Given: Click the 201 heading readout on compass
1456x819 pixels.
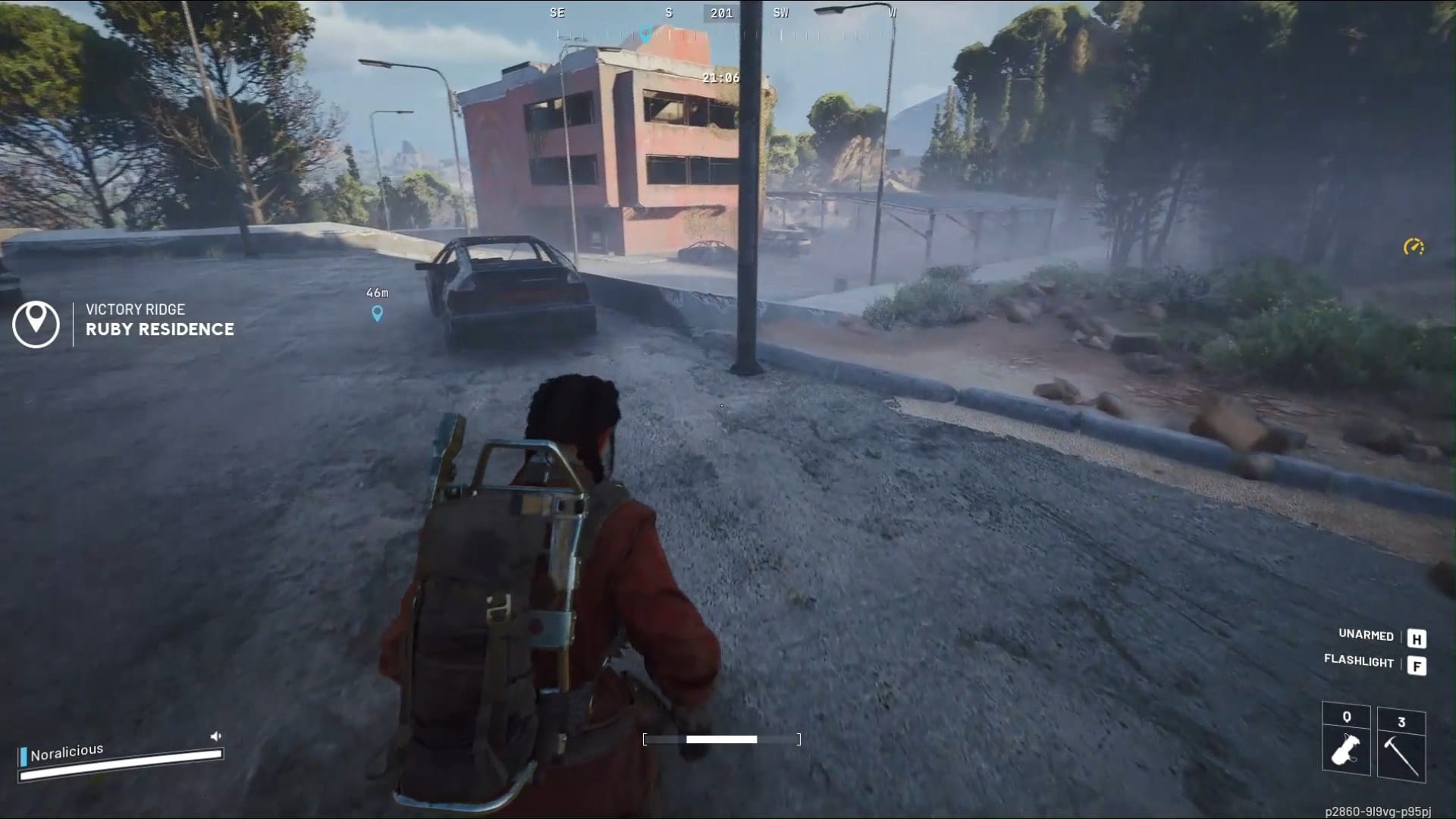Looking at the screenshot, I should point(720,12).
